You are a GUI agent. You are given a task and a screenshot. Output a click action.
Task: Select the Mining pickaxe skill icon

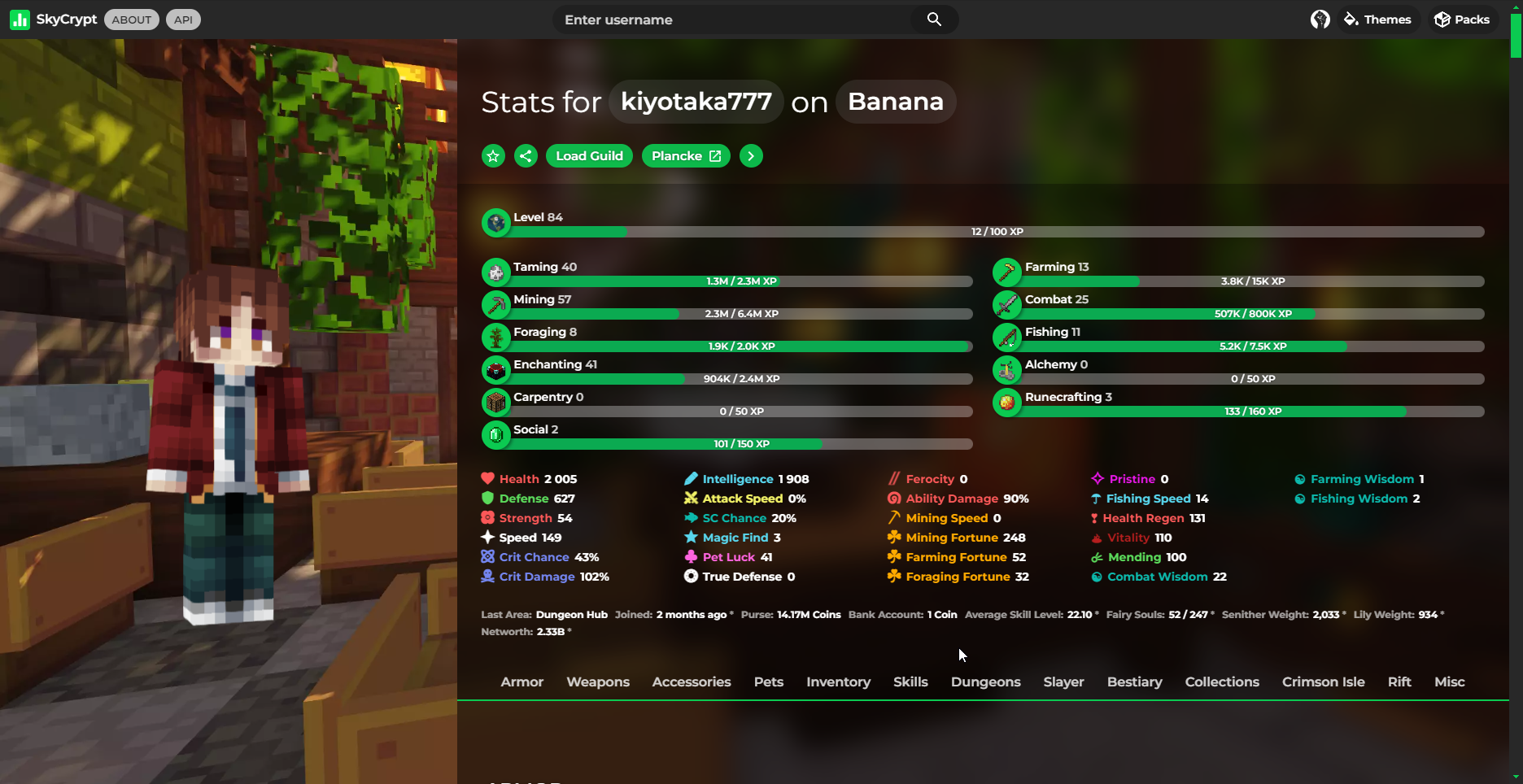(496, 304)
